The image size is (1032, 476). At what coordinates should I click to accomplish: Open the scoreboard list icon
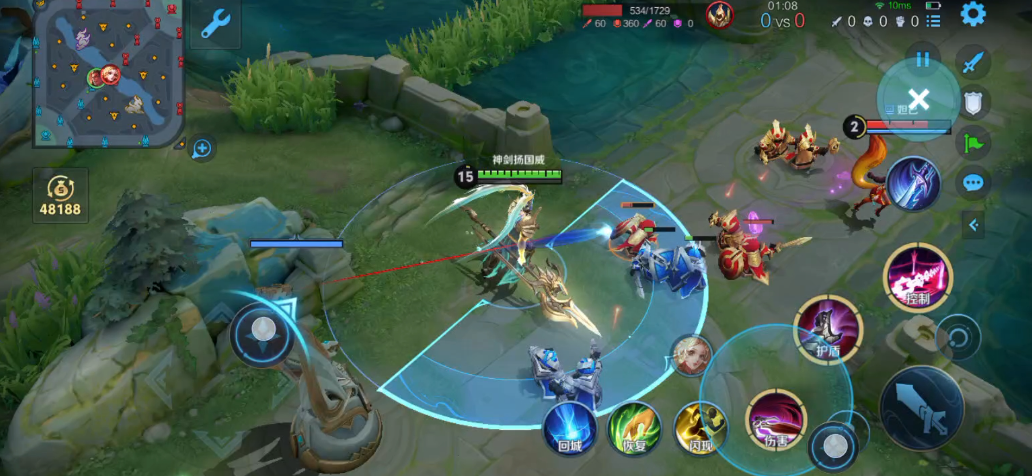coord(932,21)
